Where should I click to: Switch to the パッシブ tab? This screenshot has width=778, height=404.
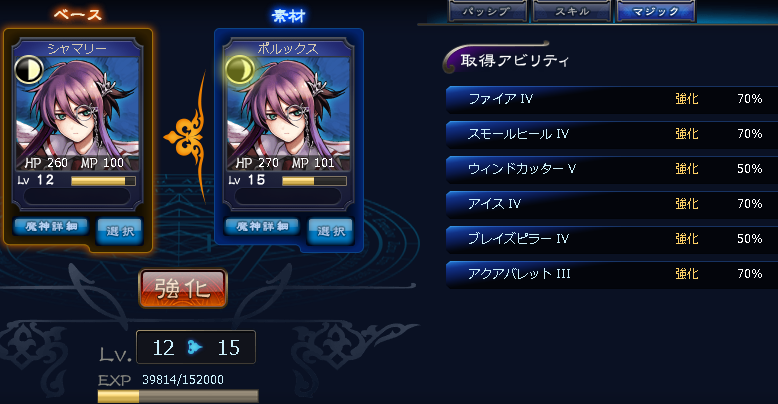coord(487,11)
